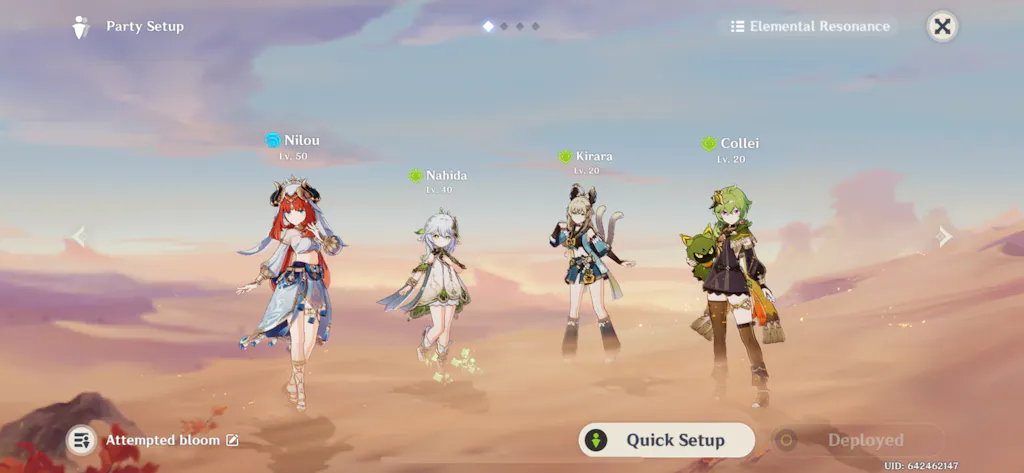Screen dimensions: 1024x473
Task: Open the party list icon beside Attempted bloom
Action: [81, 440]
